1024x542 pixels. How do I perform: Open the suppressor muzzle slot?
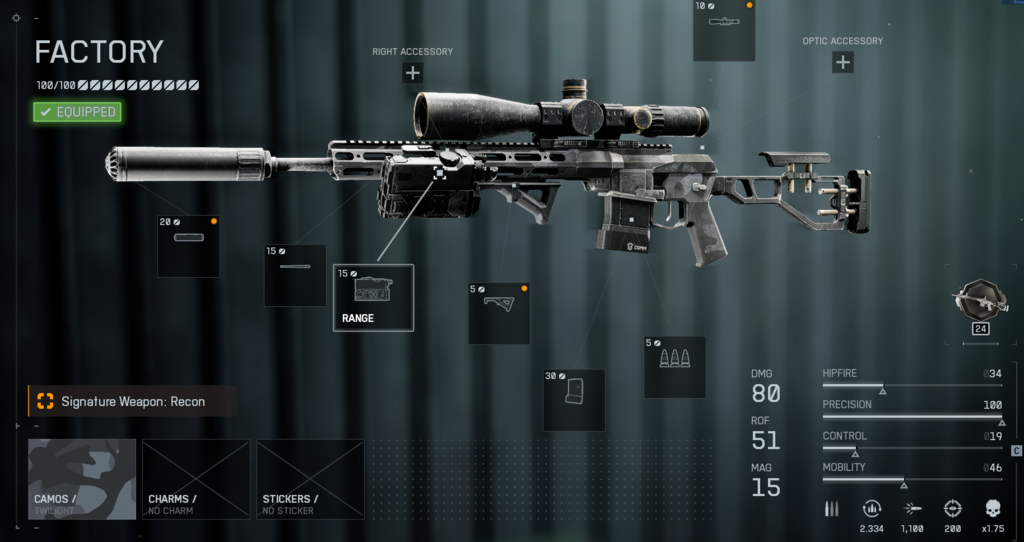[188, 246]
